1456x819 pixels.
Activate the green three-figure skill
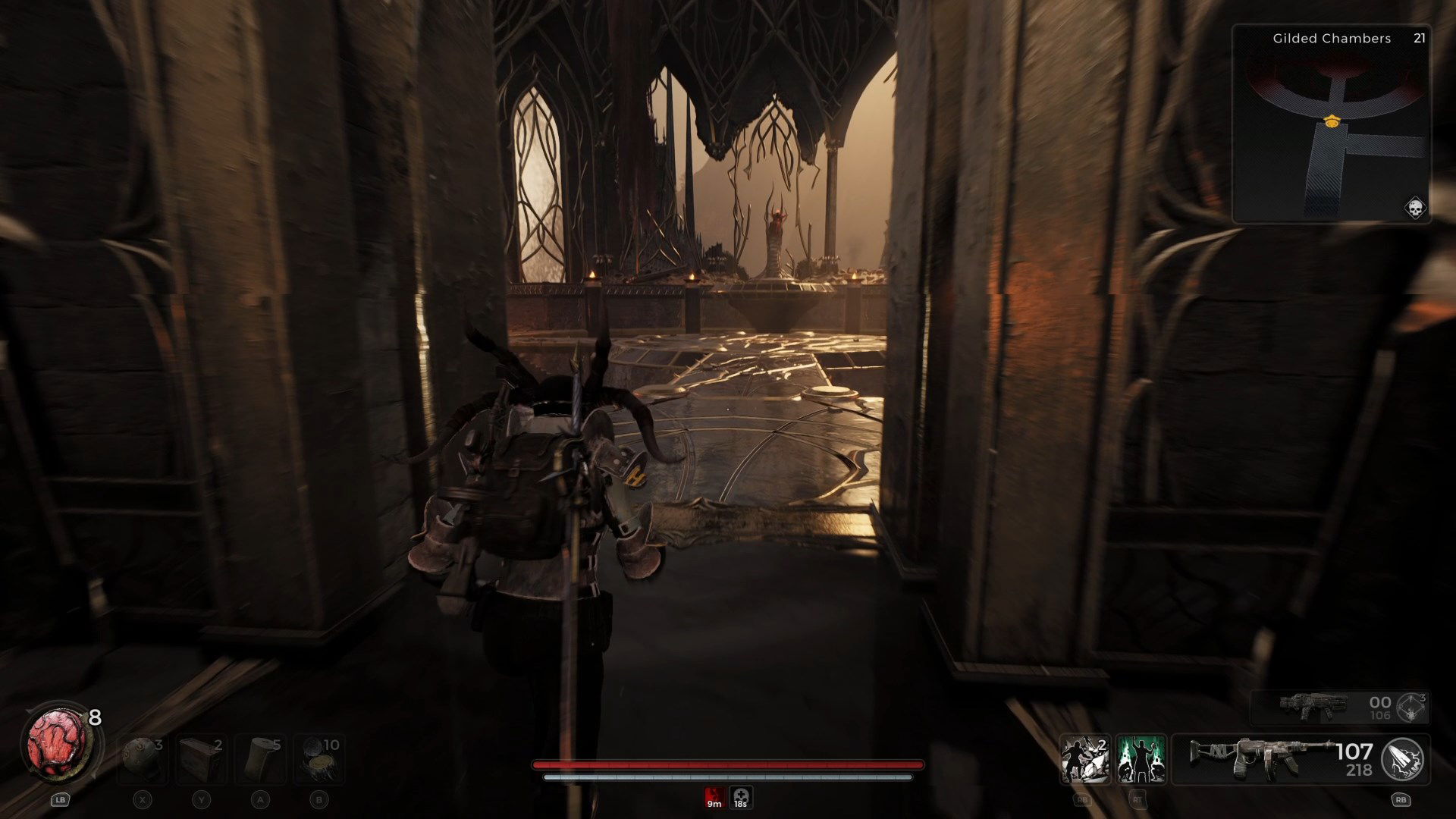click(x=1141, y=759)
